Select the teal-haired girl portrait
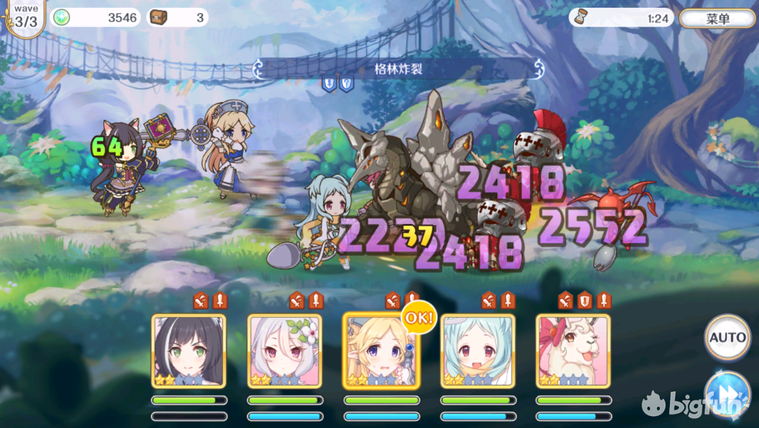 [477, 351]
